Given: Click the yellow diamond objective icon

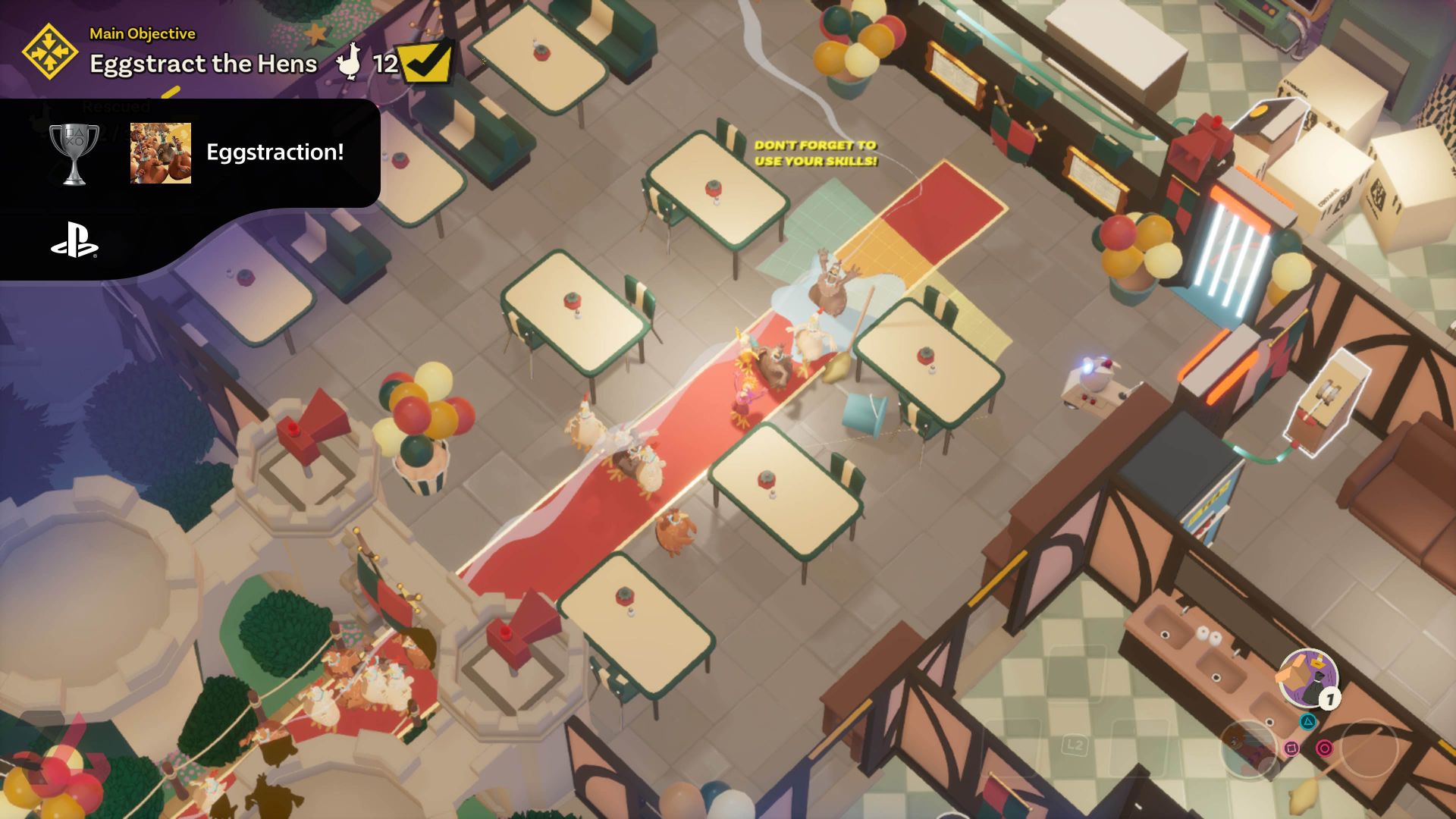Looking at the screenshot, I should pos(49,52).
